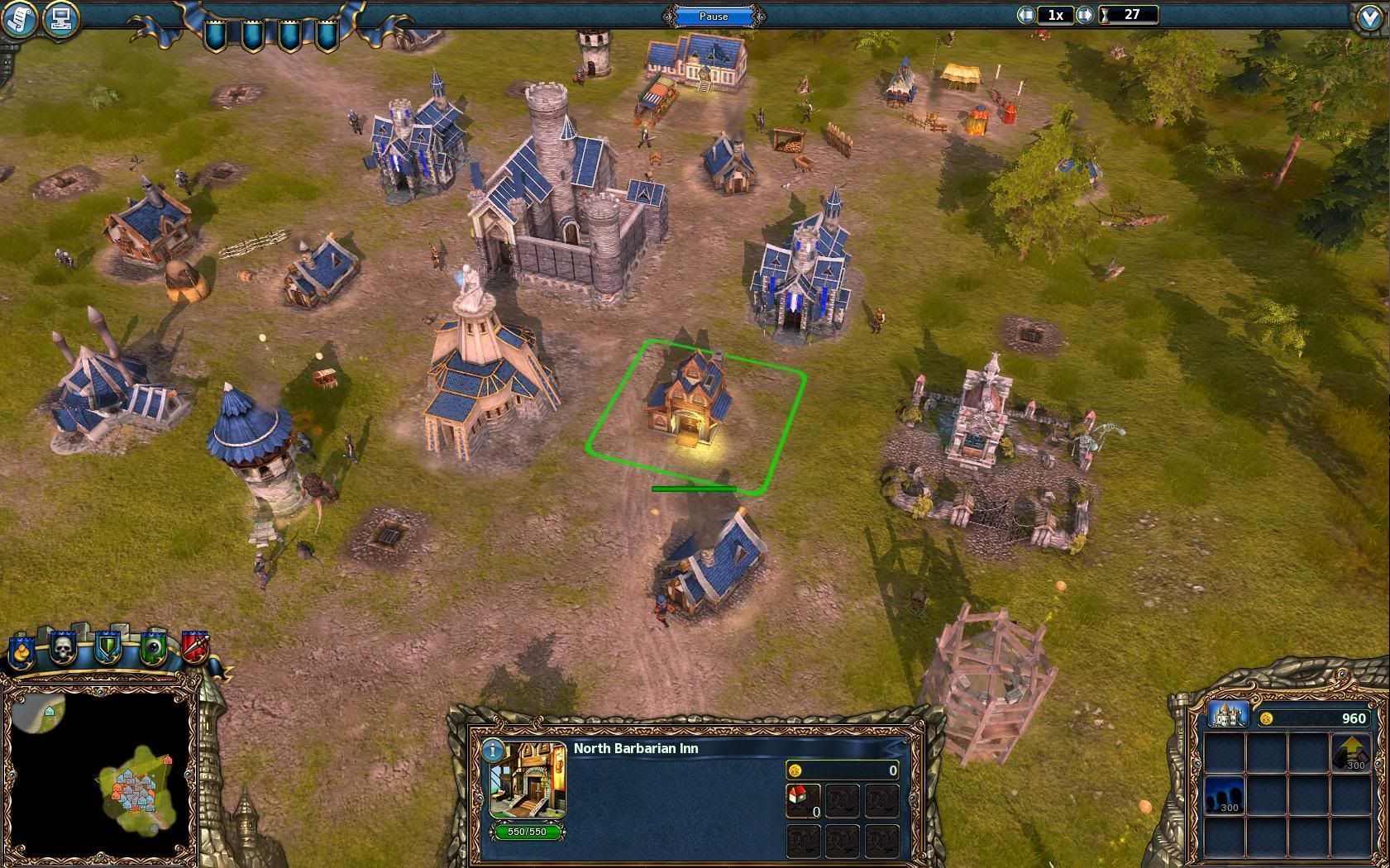Screen dimensions: 1390x868
Task: Select the red sword banner flag
Action: pyautogui.click(x=194, y=647)
